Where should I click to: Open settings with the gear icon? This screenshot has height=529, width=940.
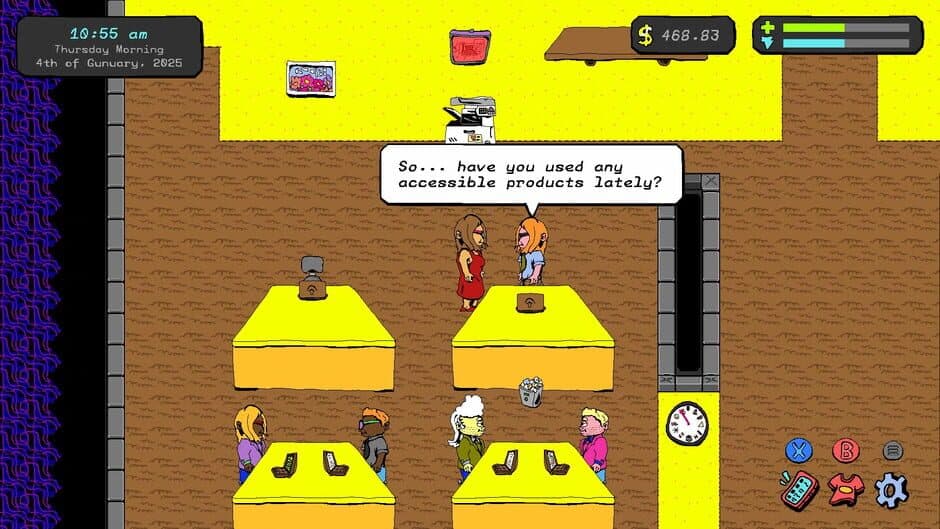tap(890, 490)
